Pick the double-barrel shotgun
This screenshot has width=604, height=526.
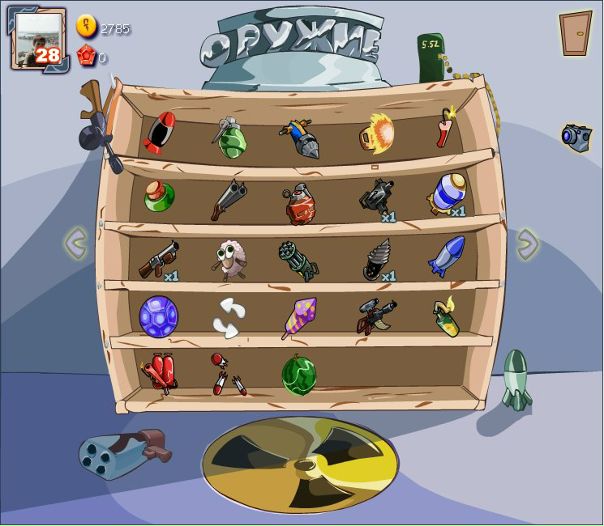coord(228,198)
